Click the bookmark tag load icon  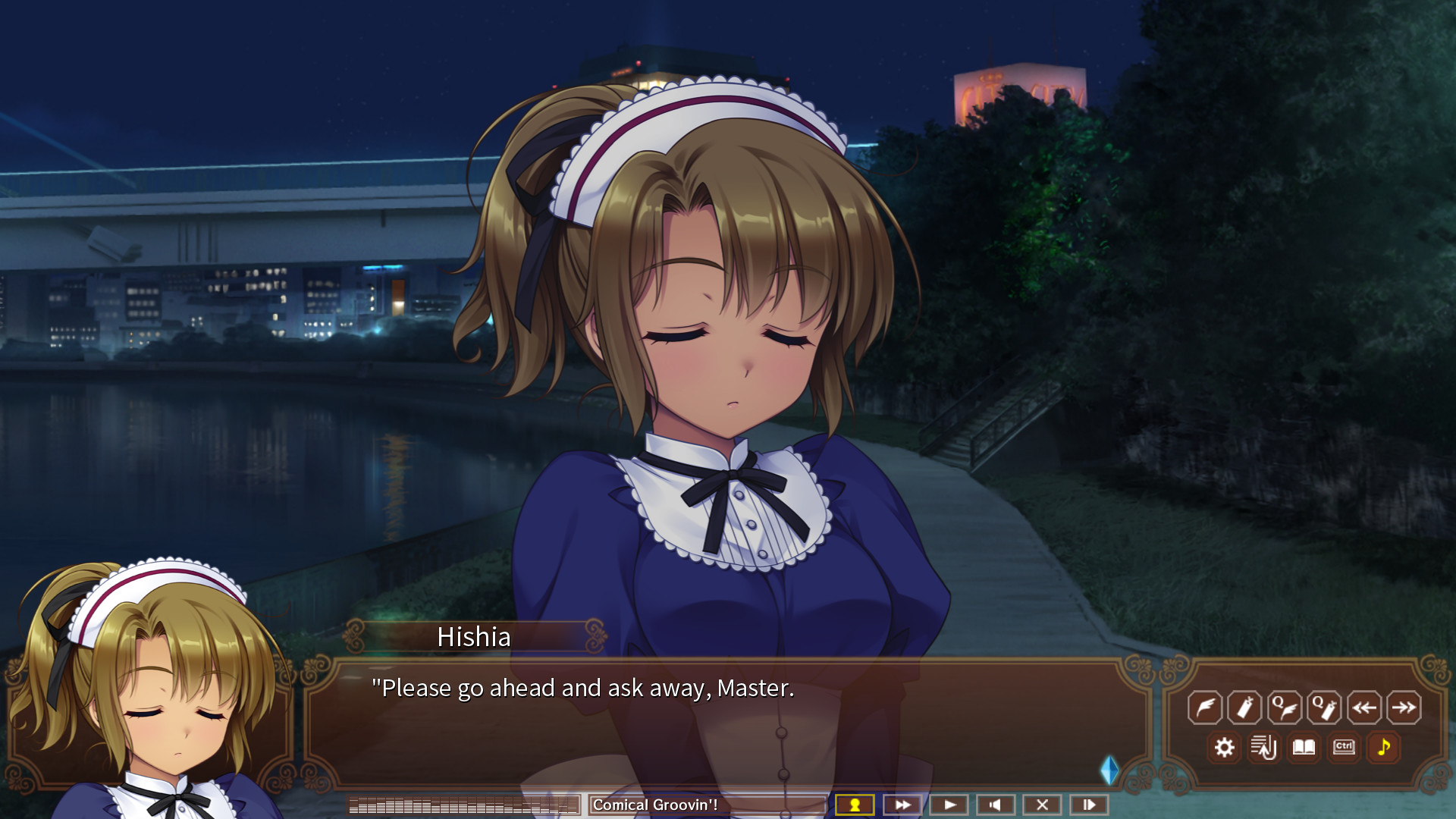[1244, 708]
